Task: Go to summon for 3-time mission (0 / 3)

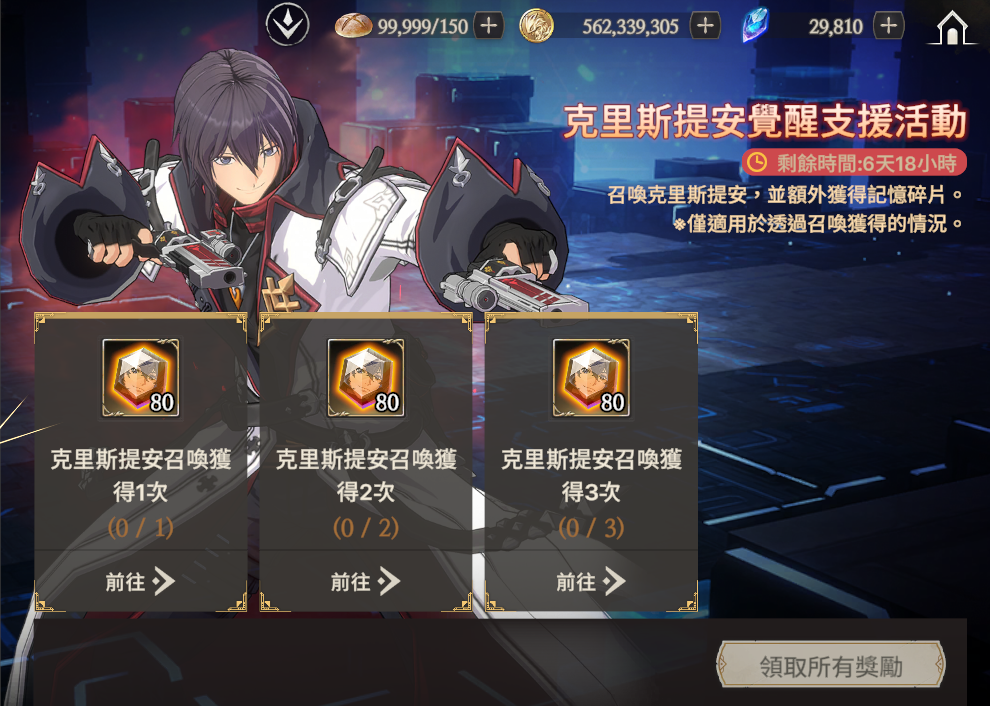Action: point(591,581)
